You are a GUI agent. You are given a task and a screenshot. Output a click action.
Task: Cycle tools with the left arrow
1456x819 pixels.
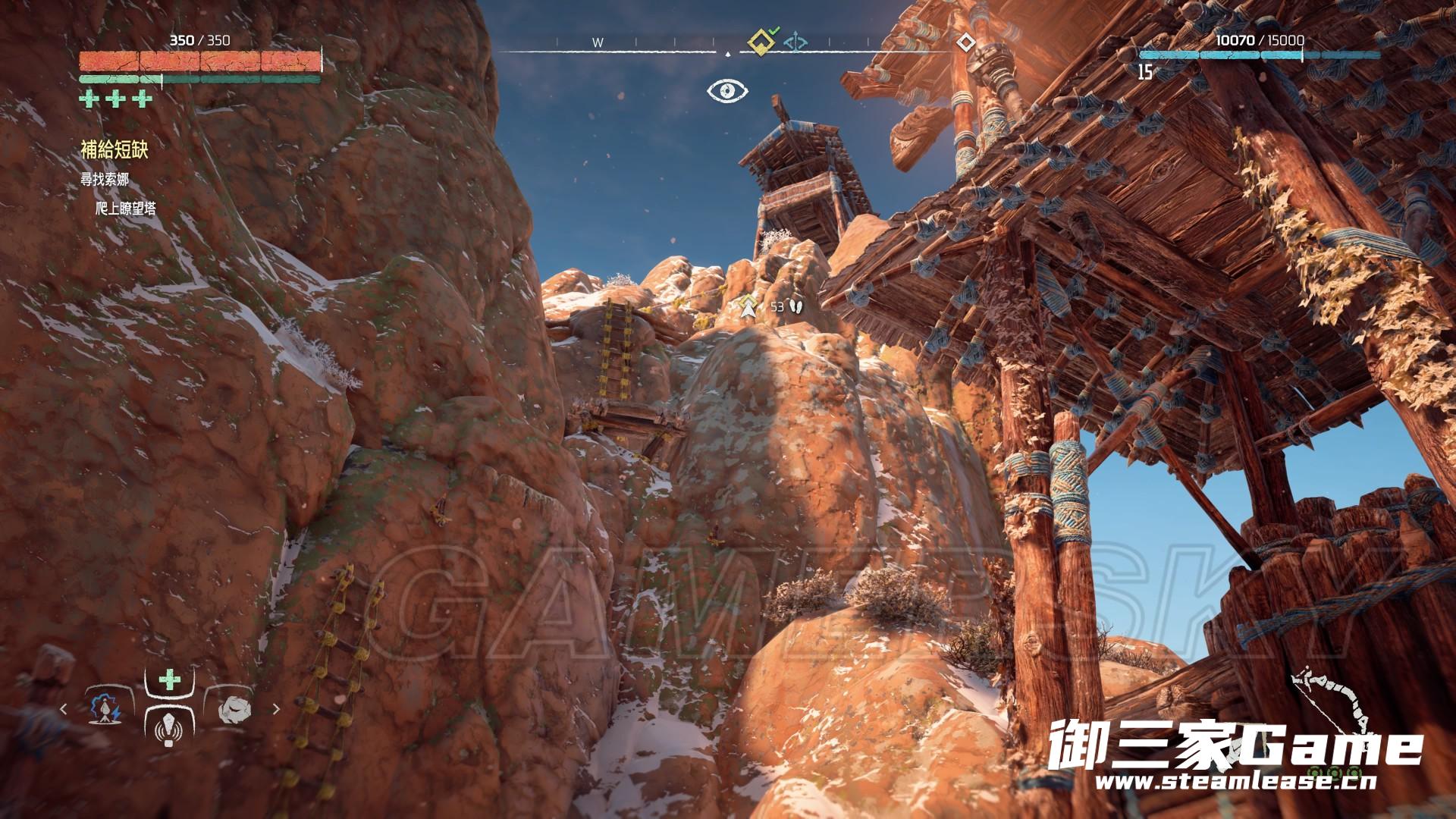64,709
